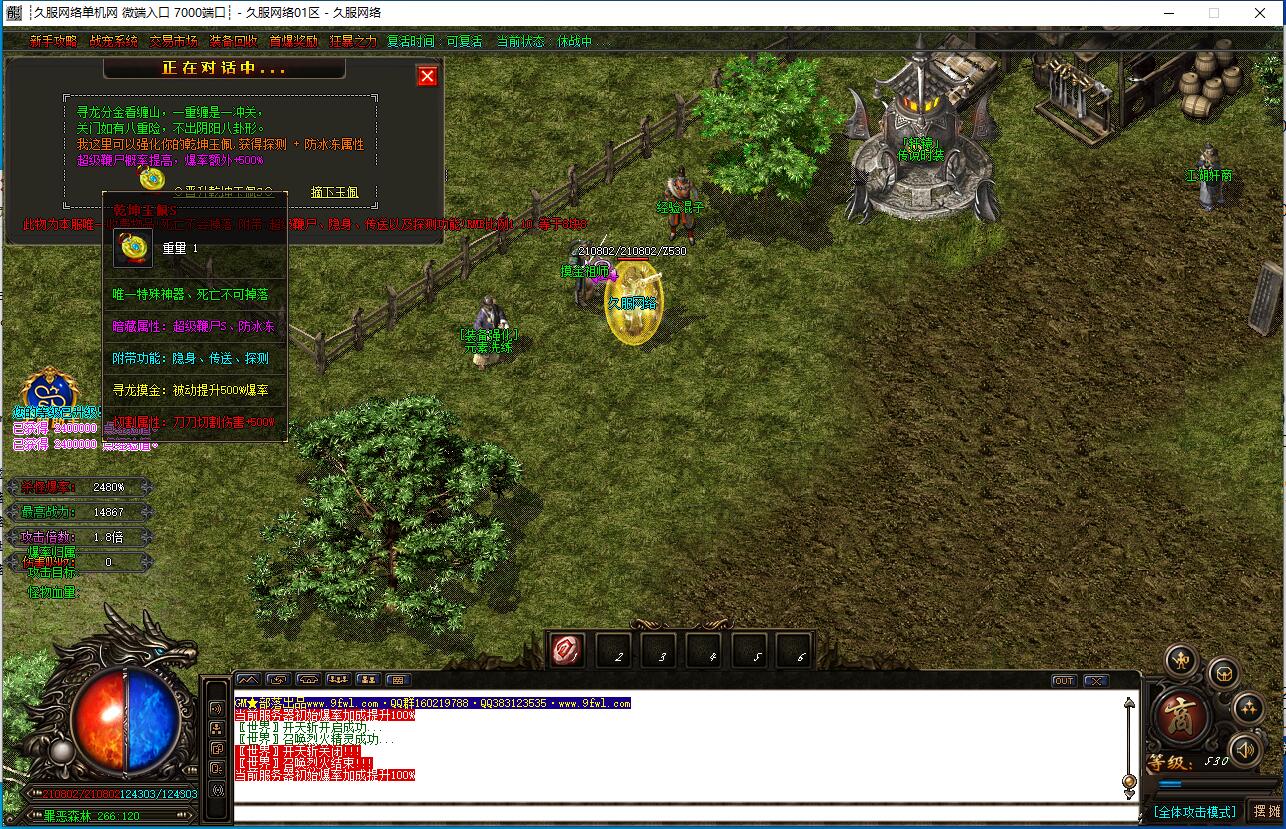
Task: Click the small X button beside OUT
Action: point(1095,681)
